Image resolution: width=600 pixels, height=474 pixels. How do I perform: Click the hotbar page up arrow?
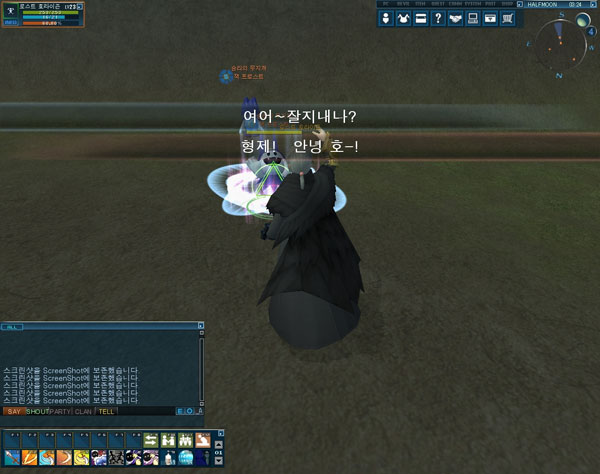point(220,443)
